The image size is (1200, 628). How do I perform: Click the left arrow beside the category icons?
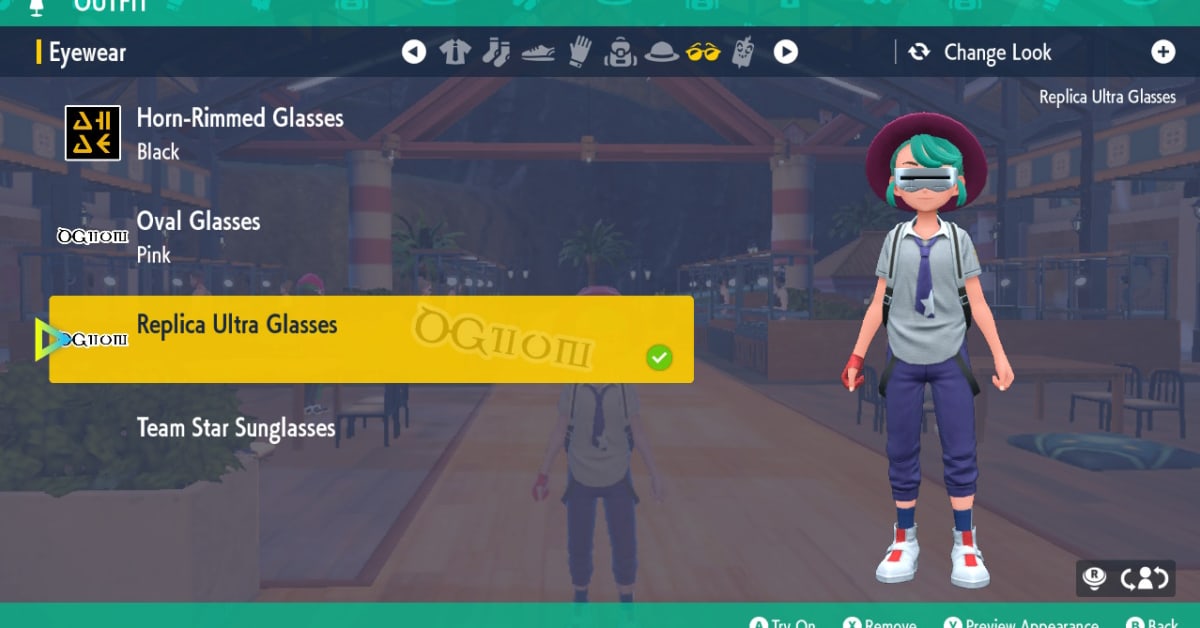point(414,52)
